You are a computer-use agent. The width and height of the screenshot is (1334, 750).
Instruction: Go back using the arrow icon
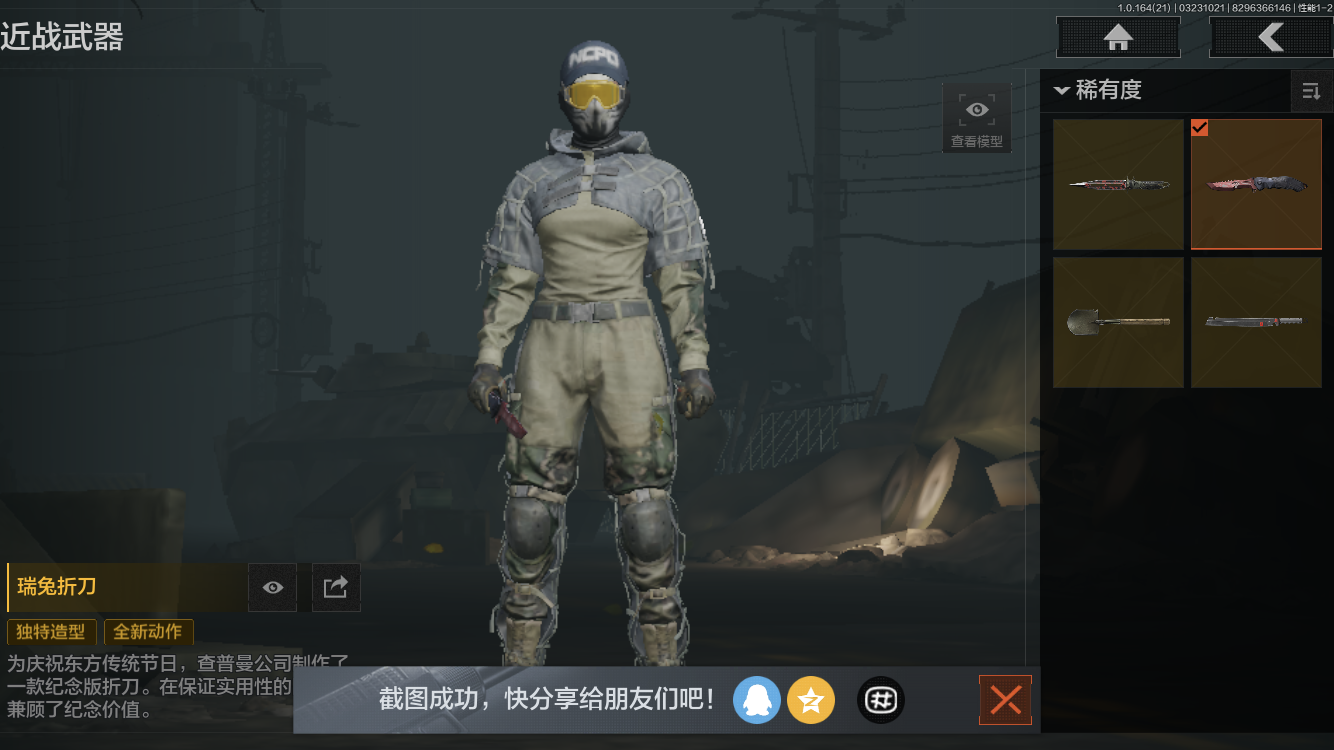coord(1271,37)
